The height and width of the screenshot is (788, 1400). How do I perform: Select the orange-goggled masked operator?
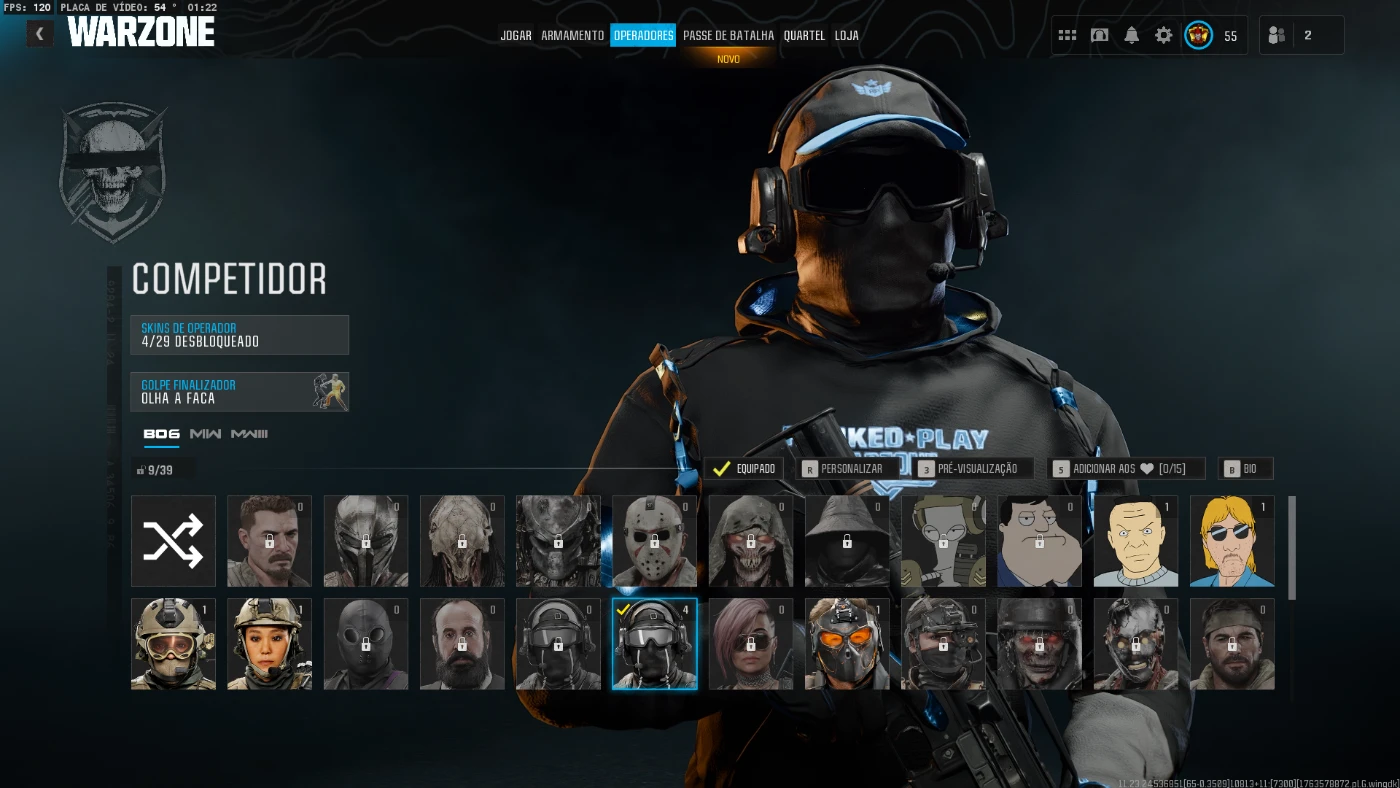(x=846, y=644)
